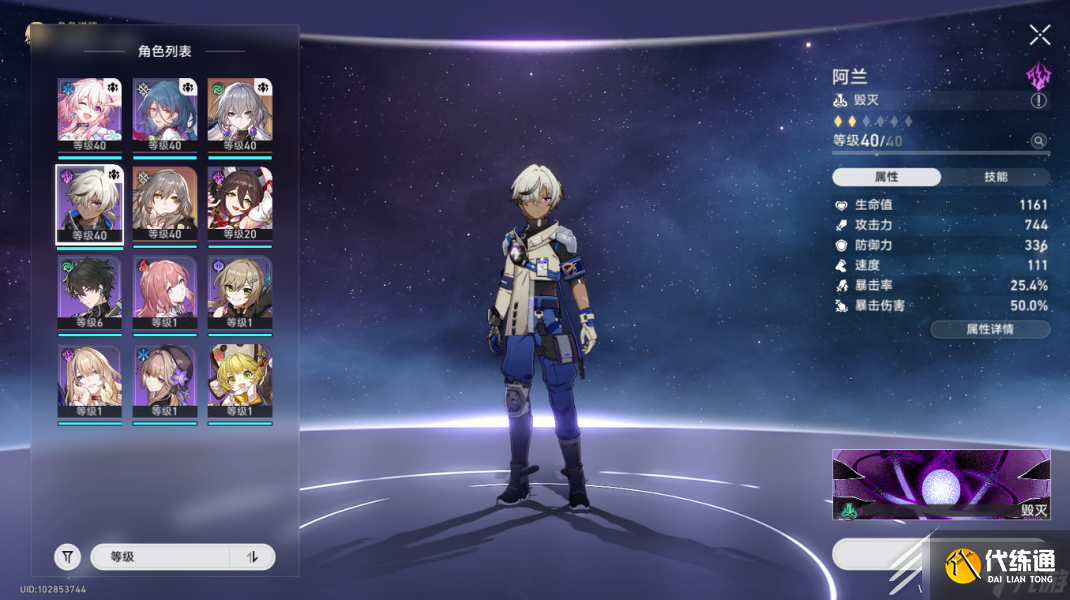Select Herta with the purple flower hat
1070x600 pixels.
point(164,382)
